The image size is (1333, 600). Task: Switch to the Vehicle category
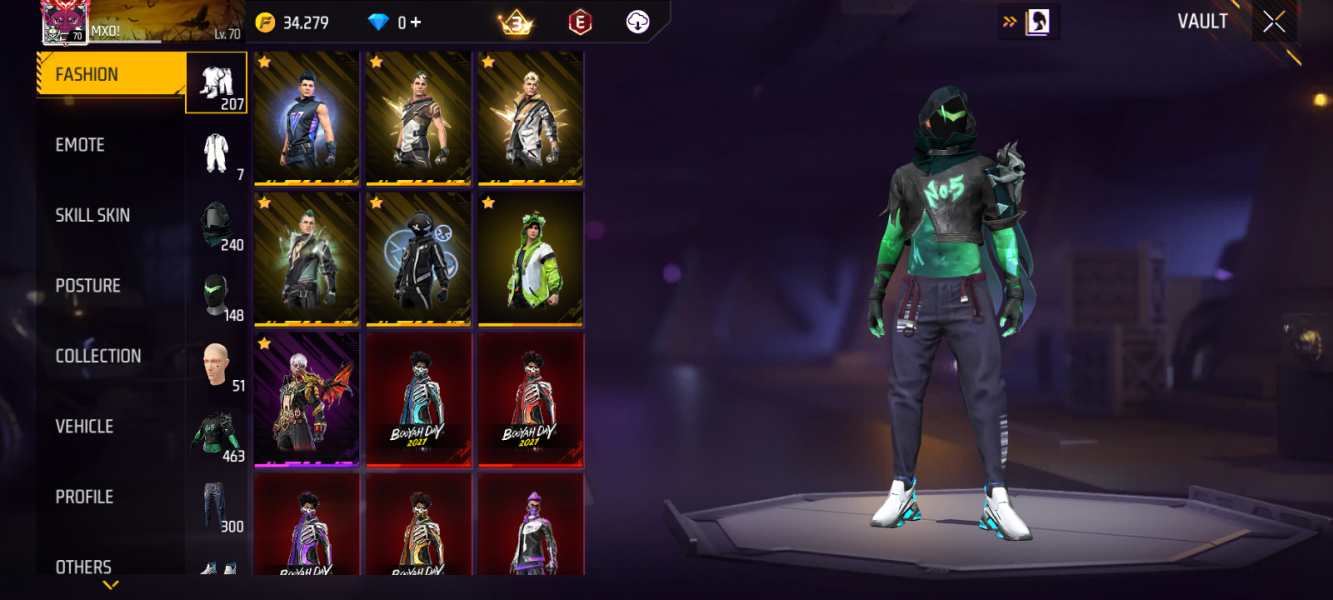[x=84, y=427]
